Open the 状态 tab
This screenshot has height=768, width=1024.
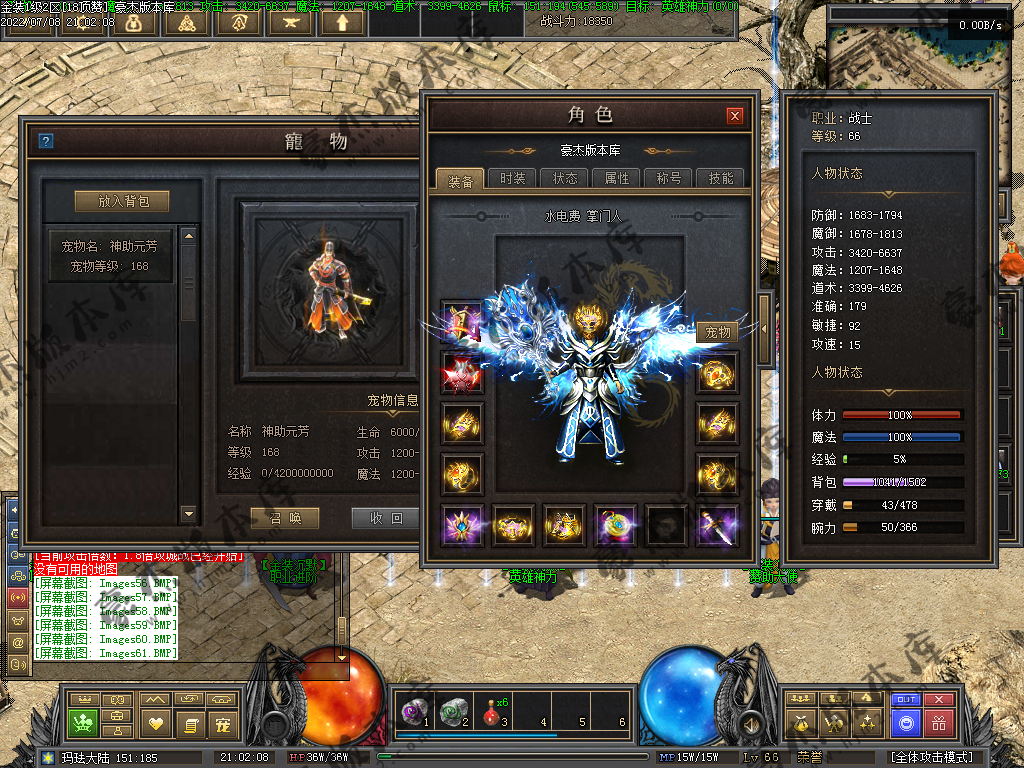click(x=565, y=178)
